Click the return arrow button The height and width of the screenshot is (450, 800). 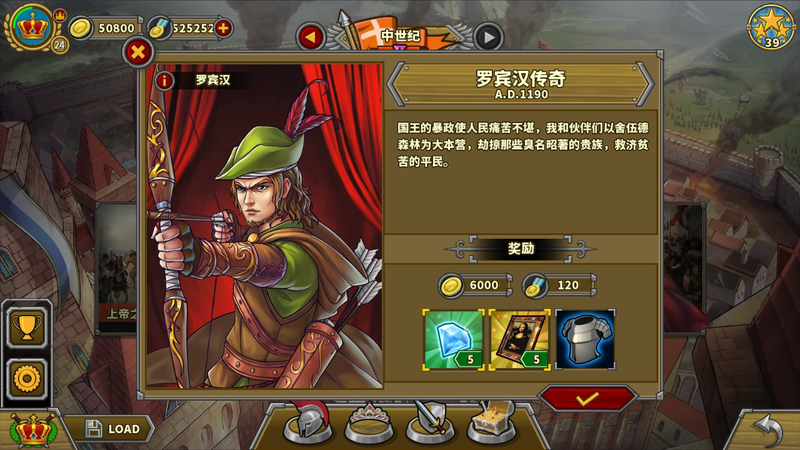(768, 430)
